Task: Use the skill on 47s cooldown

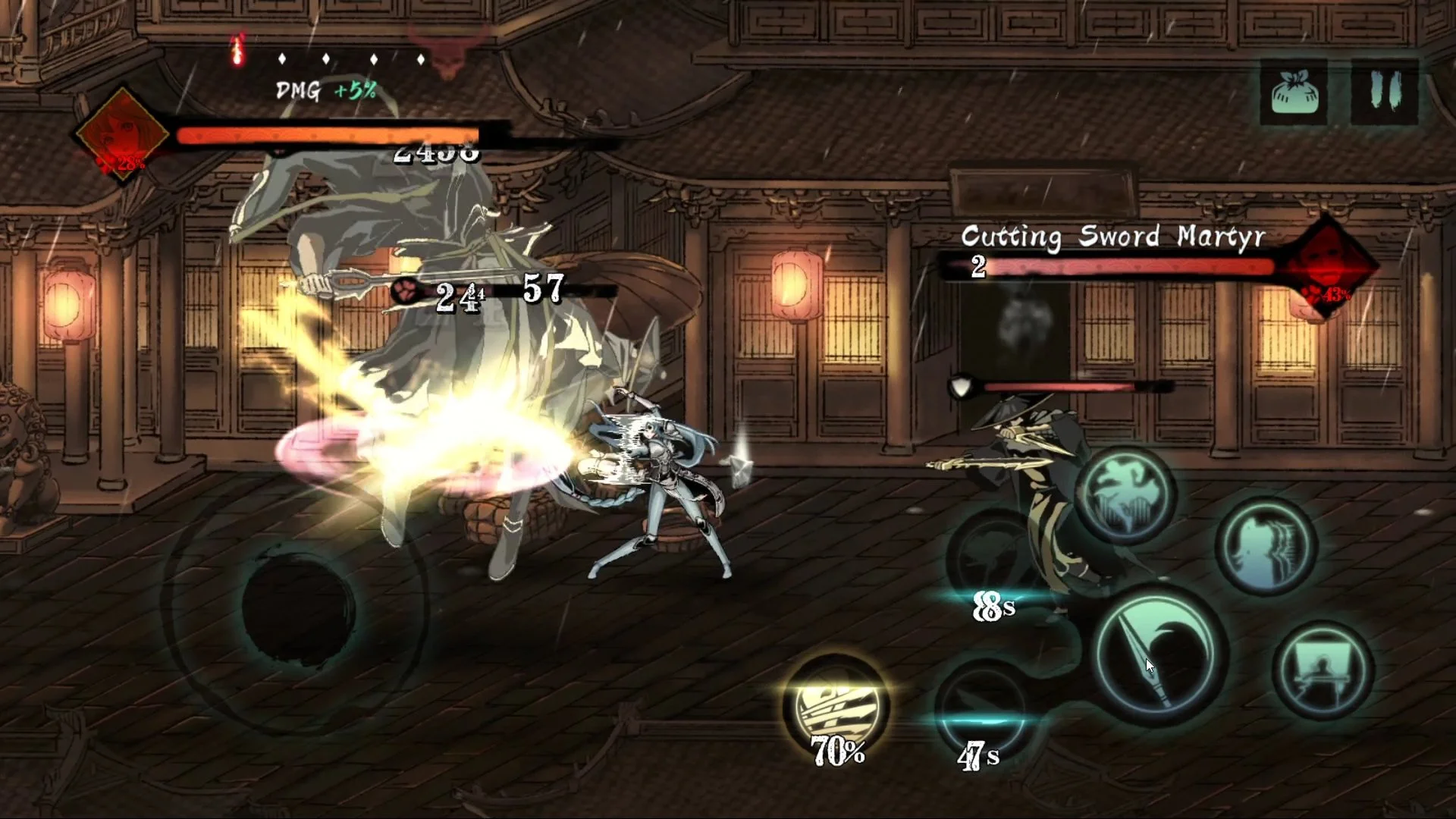Action: click(981, 709)
